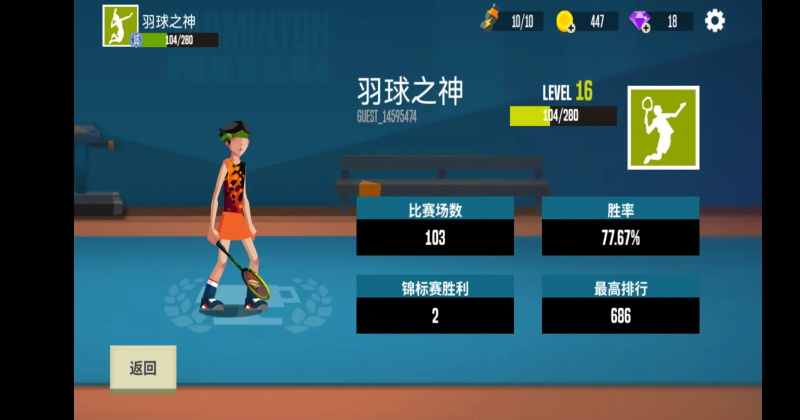
Task: Tap the shuttlecock energy counter icon
Action: point(491,19)
